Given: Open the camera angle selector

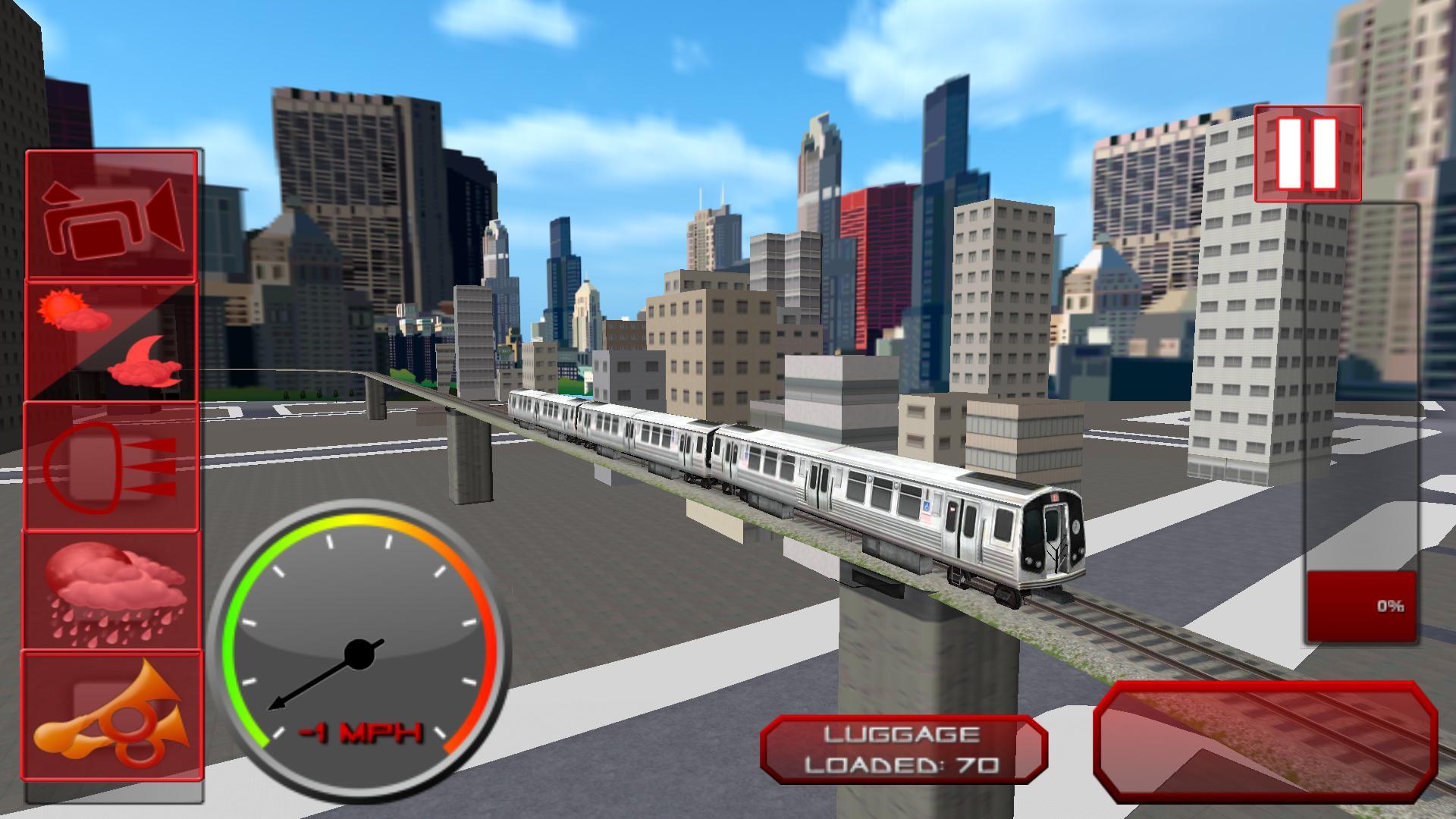Looking at the screenshot, I should point(112,216).
